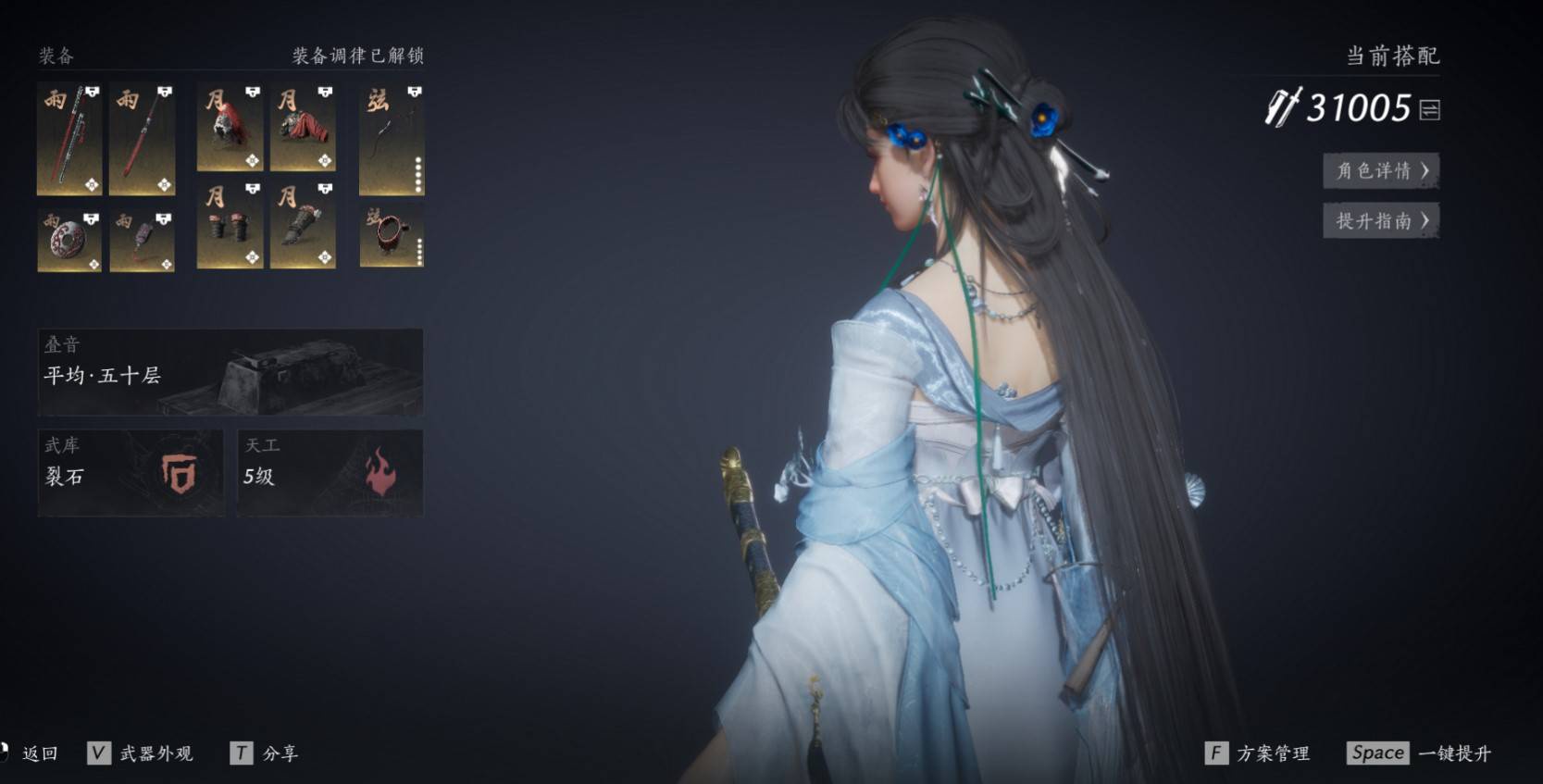Open the 天工 5级 panel
Viewport: 1543px width, 784px height.
330,472
